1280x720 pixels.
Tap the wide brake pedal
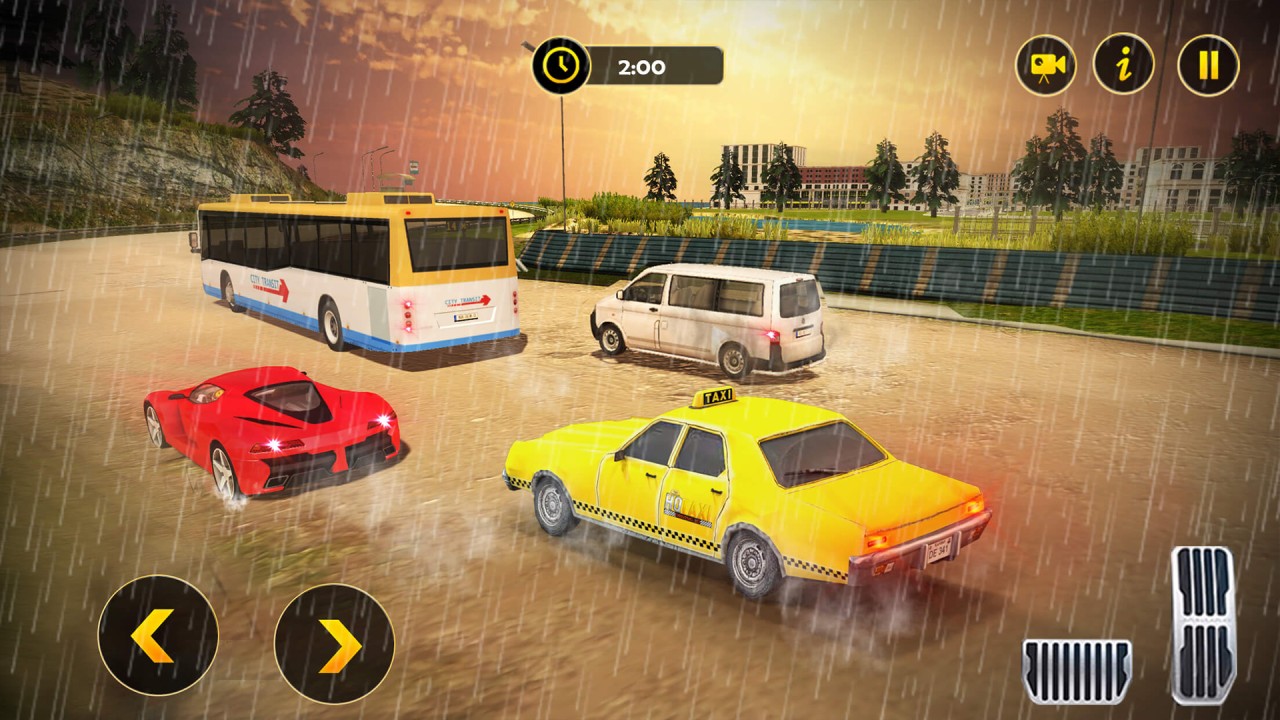(x=1076, y=671)
